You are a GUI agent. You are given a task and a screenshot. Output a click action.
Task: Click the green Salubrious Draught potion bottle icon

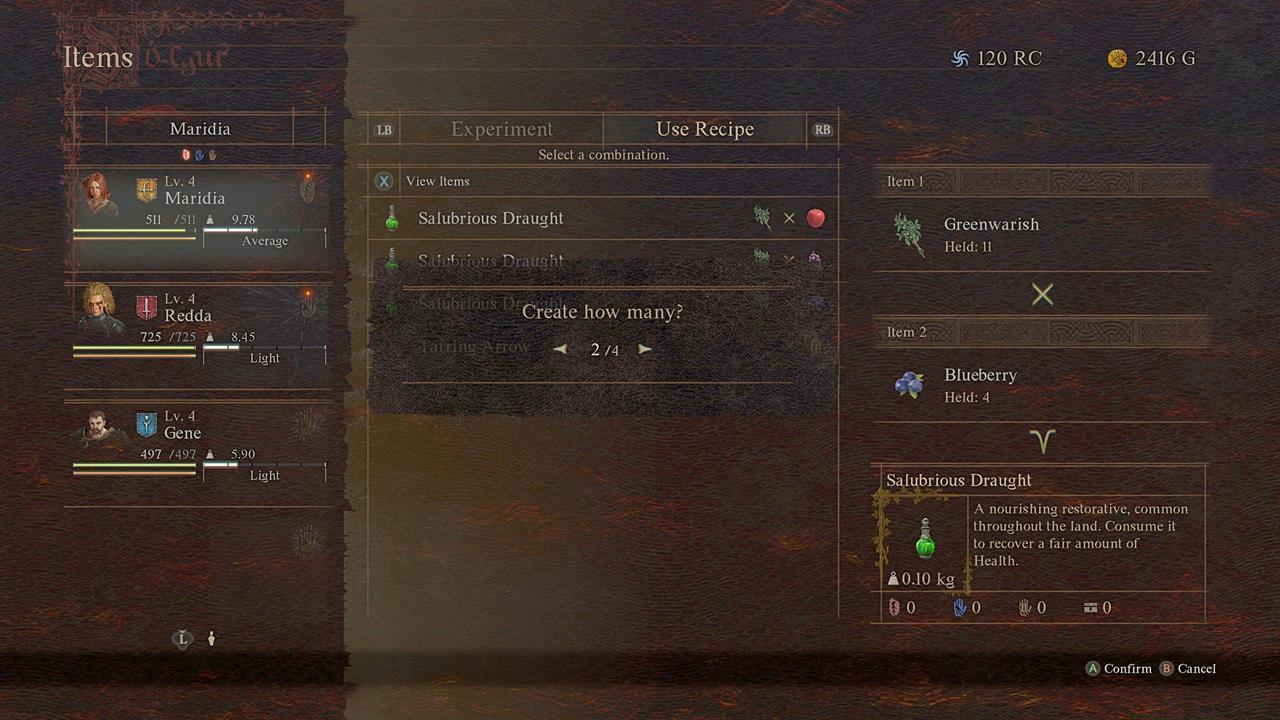point(924,540)
